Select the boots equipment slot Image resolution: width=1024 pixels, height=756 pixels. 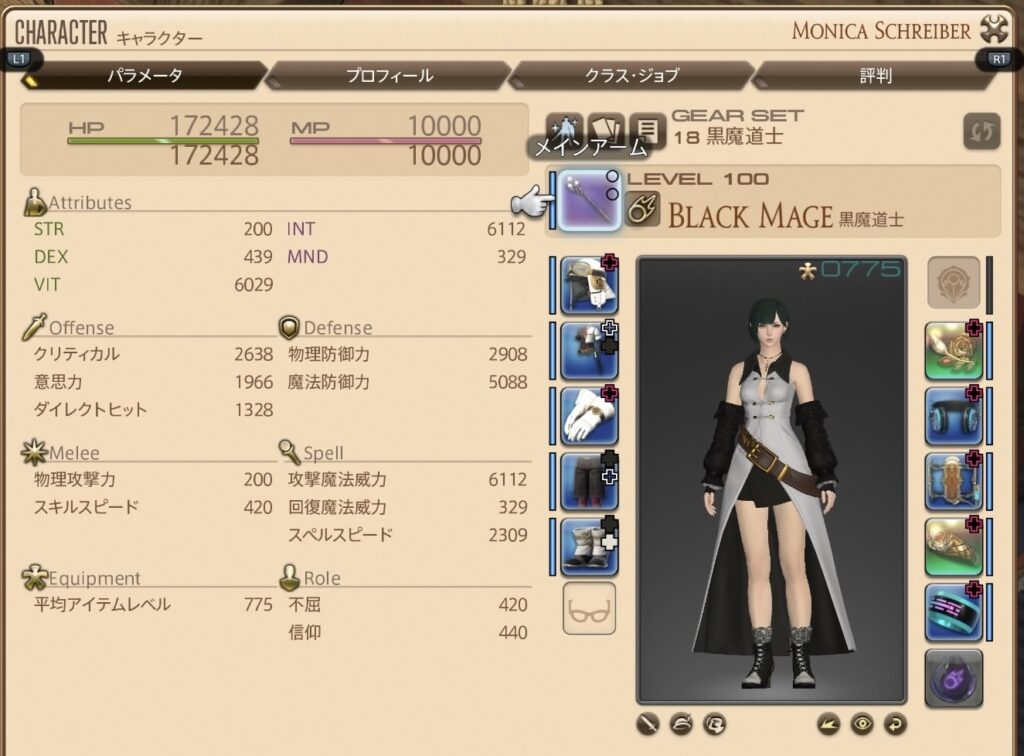point(589,546)
